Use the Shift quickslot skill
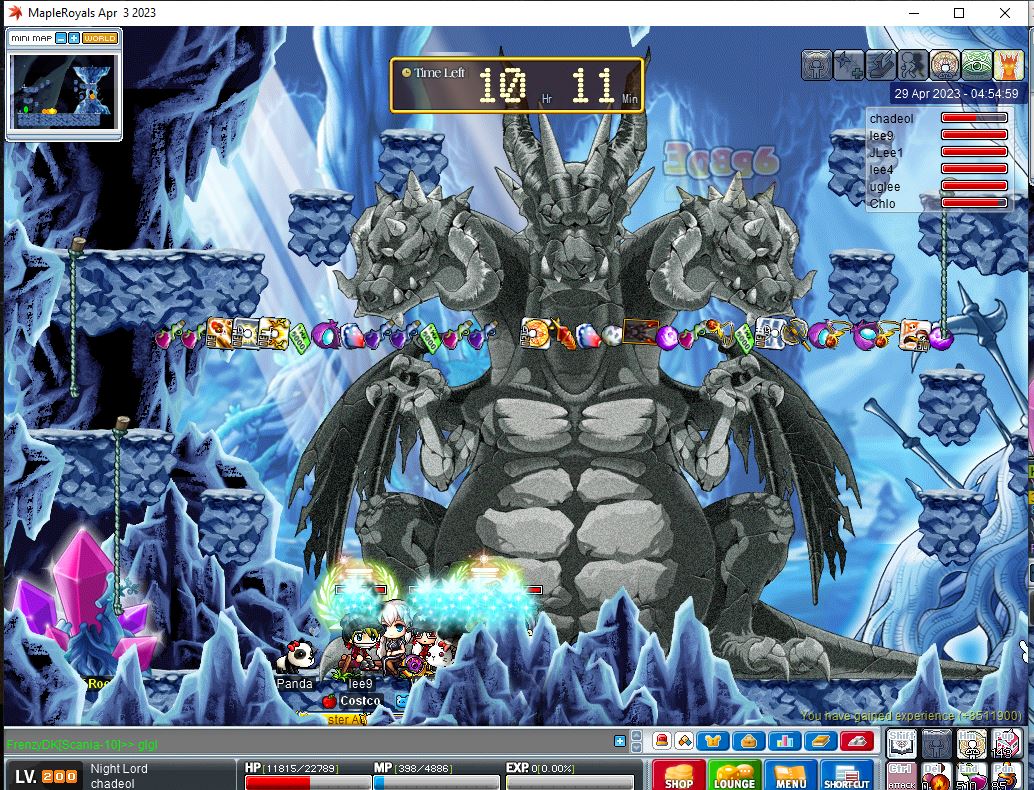Viewport: 1034px width, 790px height. pyautogui.click(x=902, y=743)
